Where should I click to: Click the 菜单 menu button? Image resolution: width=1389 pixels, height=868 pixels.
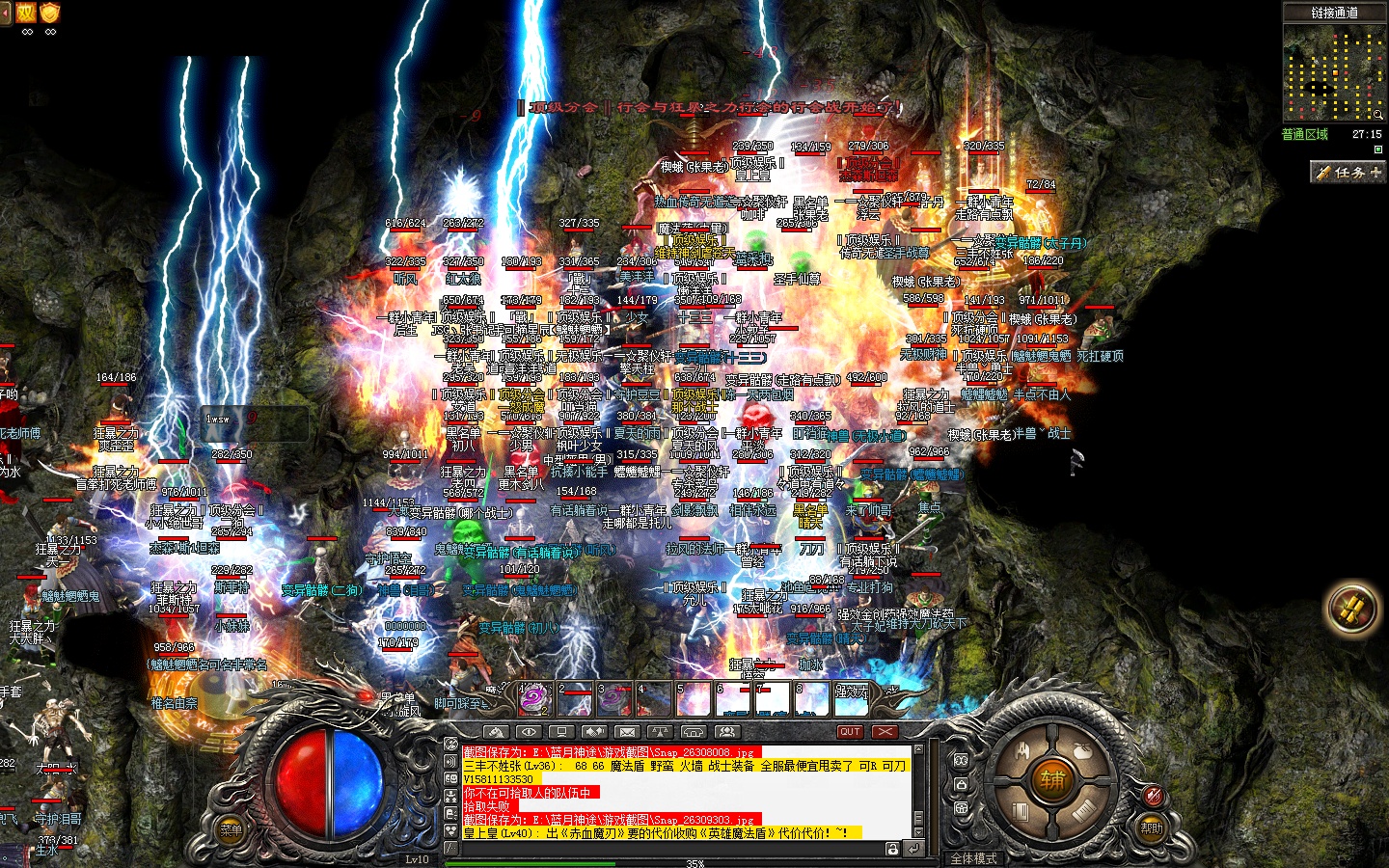point(231,829)
